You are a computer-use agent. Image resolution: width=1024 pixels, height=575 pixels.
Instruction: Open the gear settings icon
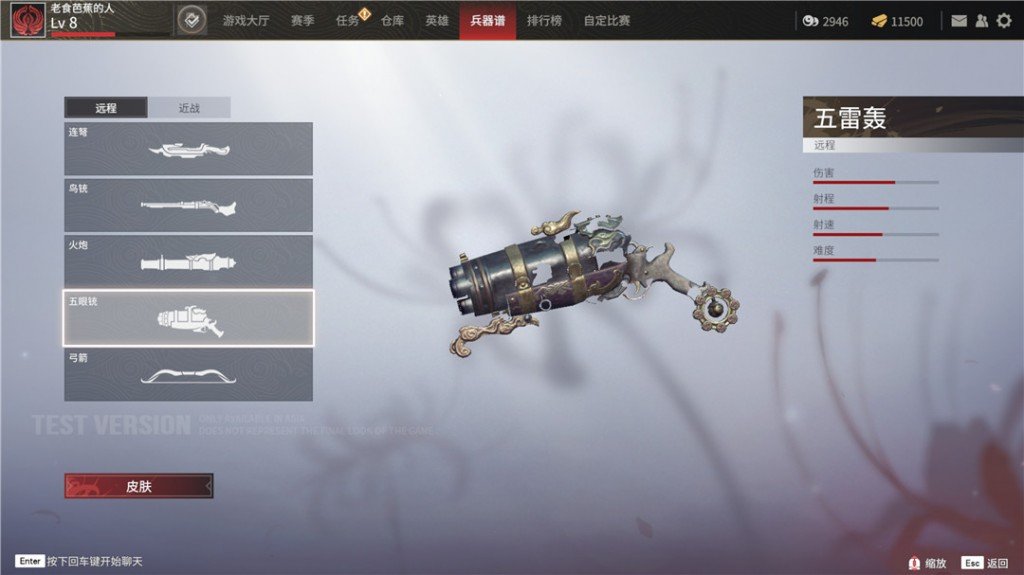[1004, 21]
